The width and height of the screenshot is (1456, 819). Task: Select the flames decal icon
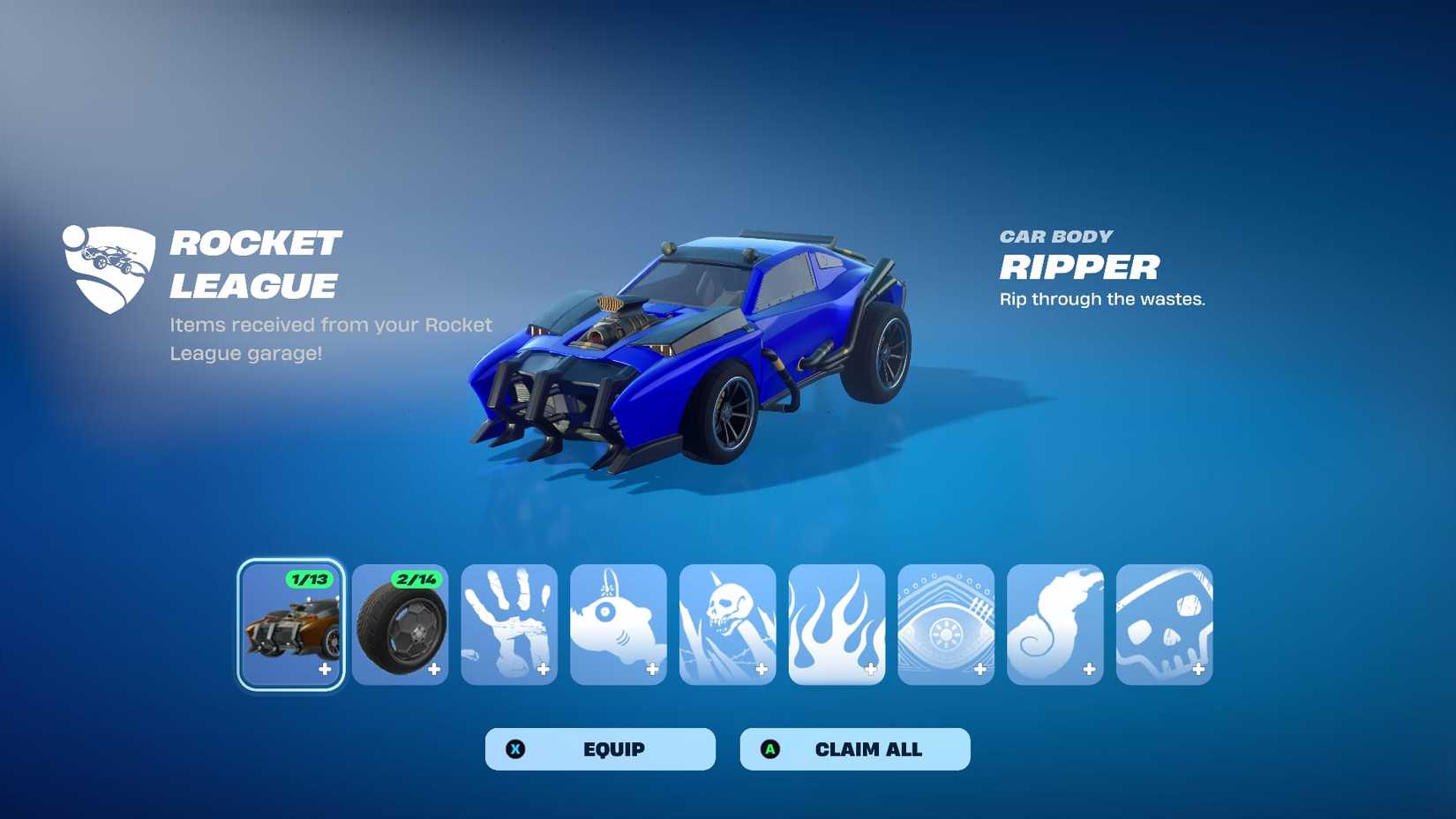(837, 624)
